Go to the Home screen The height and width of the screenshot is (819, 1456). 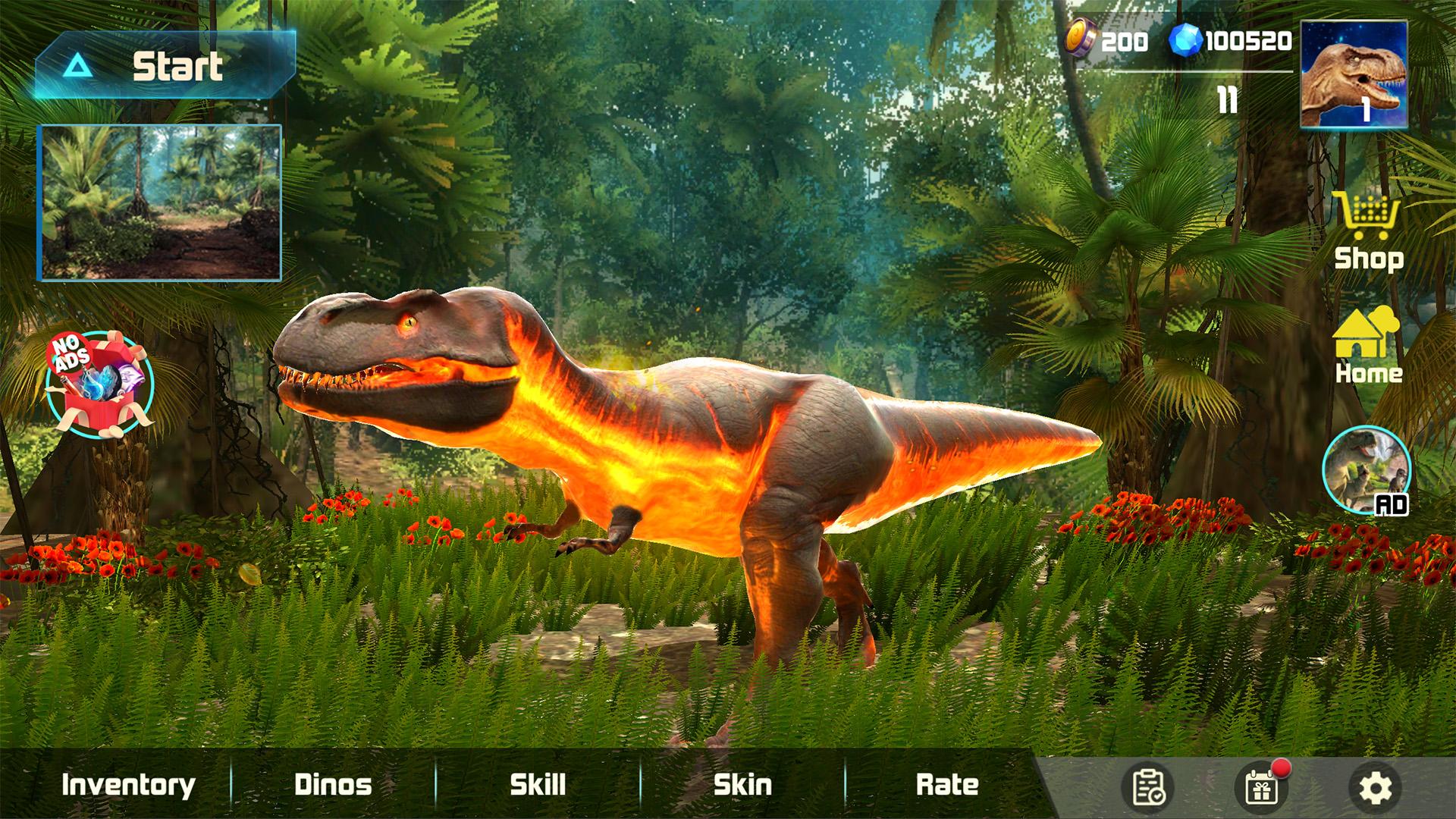pyautogui.click(x=1368, y=346)
